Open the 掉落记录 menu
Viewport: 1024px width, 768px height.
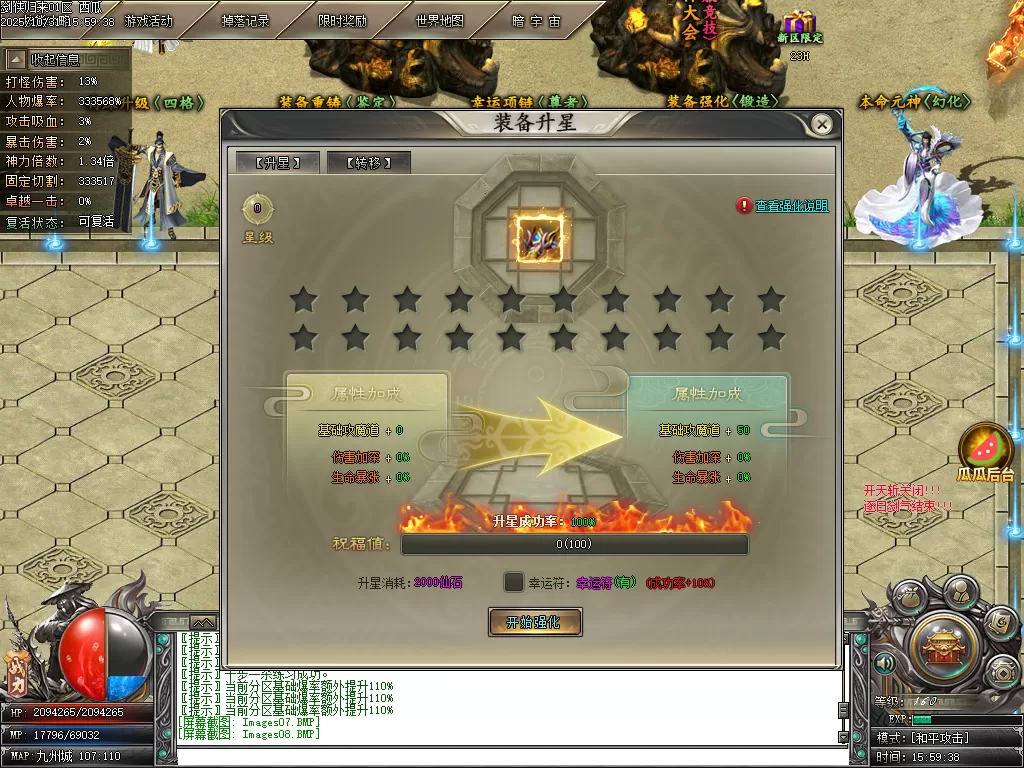click(x=245, y=21)
